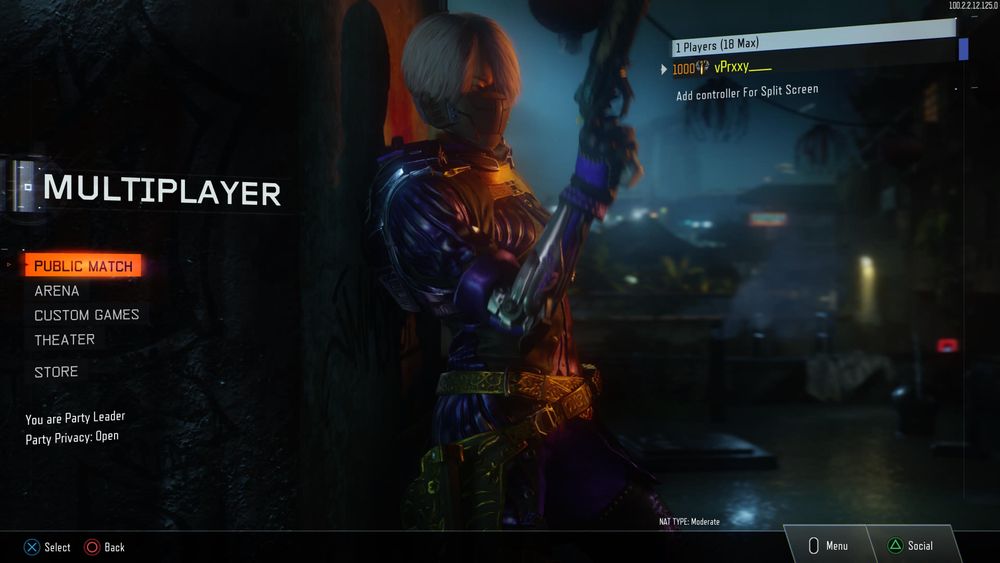The image size is (1000, 563).
Task: Open the Store
Action: pos(56,372)
